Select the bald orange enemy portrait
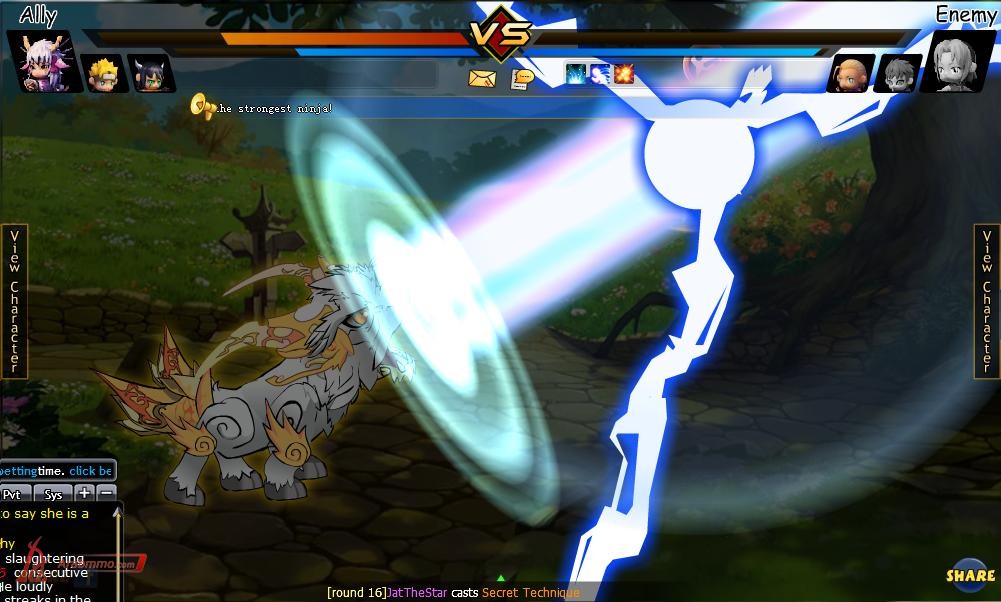Viewport: 1001px width, 602px height. click(x=851, y=73)
